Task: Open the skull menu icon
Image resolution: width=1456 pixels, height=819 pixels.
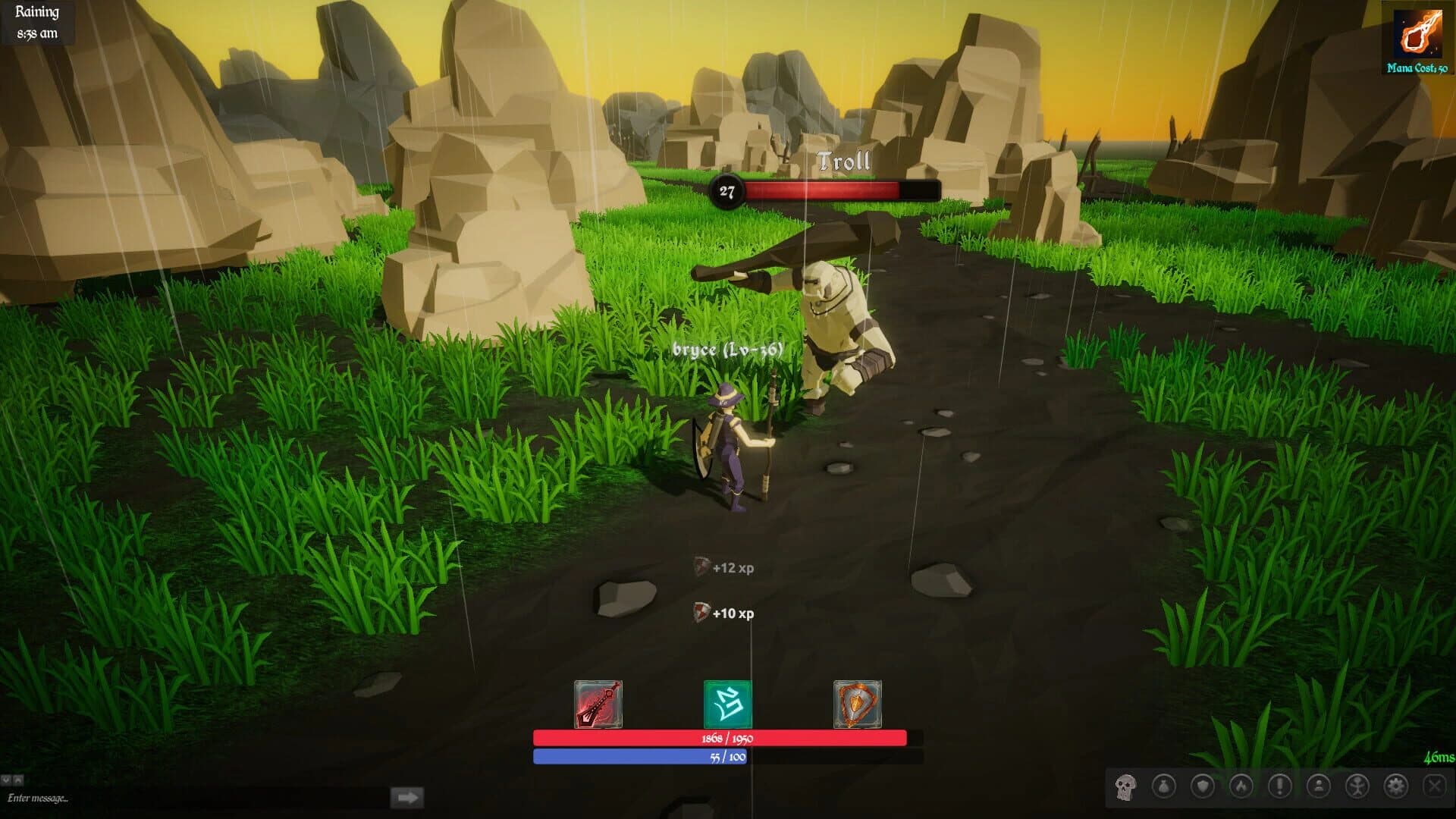Action: click(x=1125, y=787)
